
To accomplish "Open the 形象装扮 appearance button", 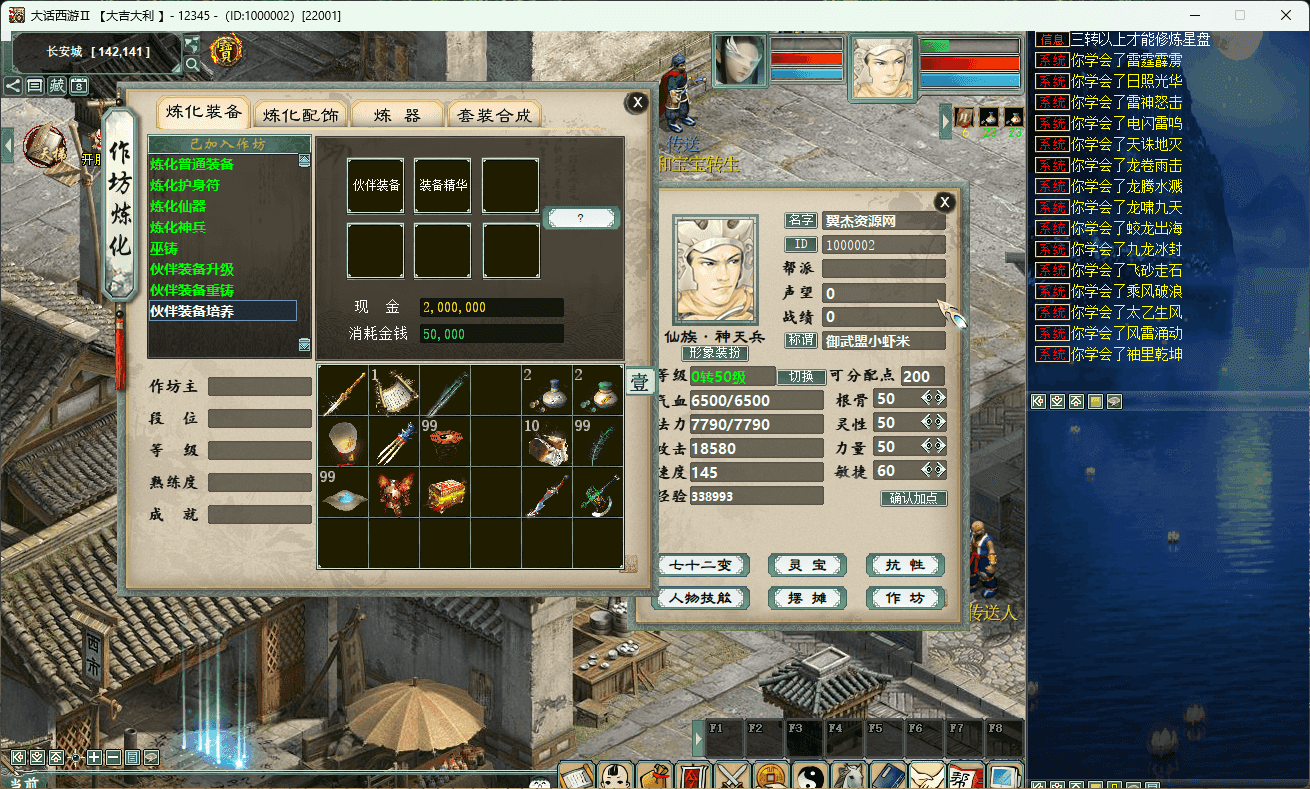I will click(x=715, y=353).
